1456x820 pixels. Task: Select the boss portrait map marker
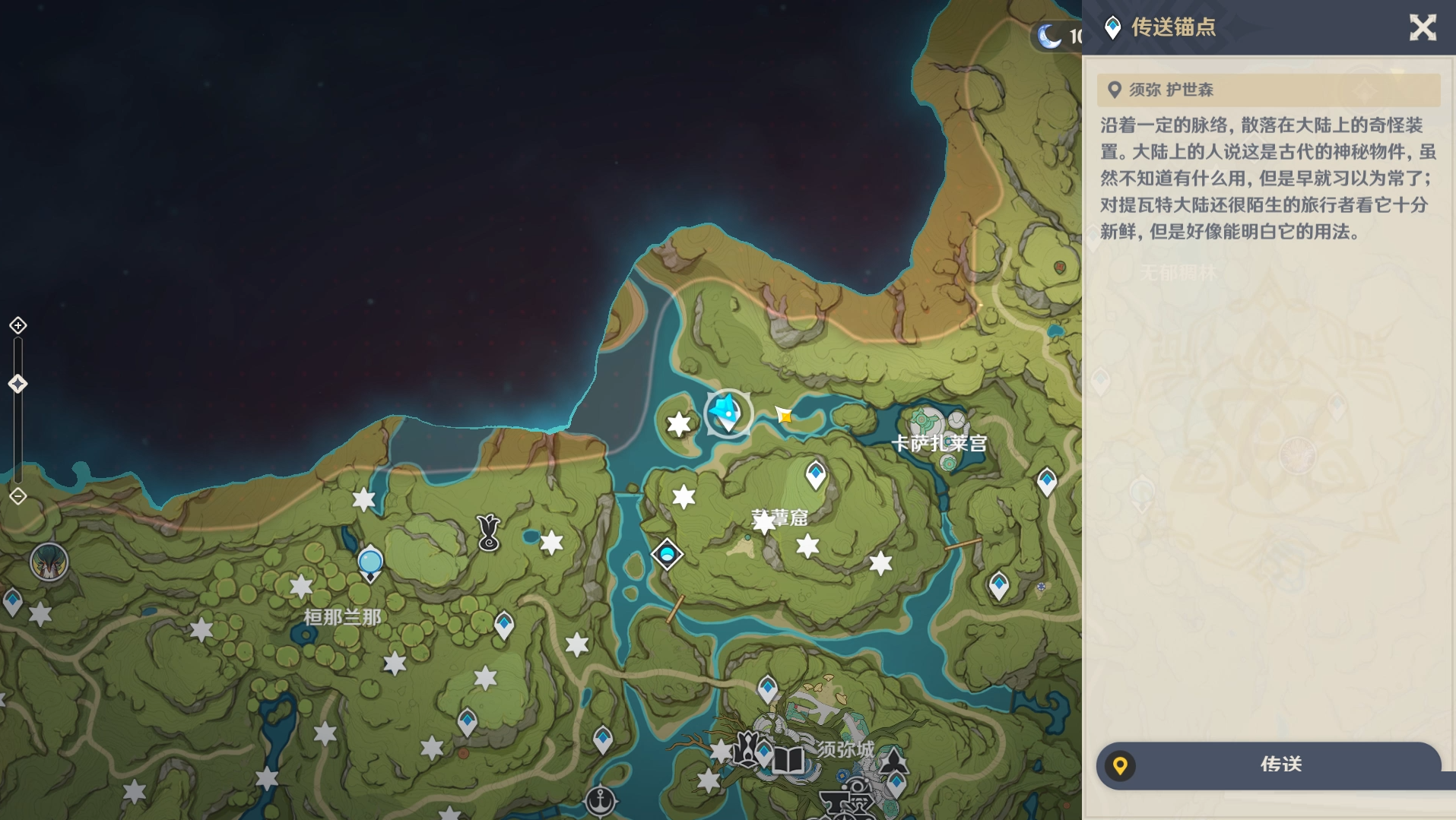coord(49,563)
